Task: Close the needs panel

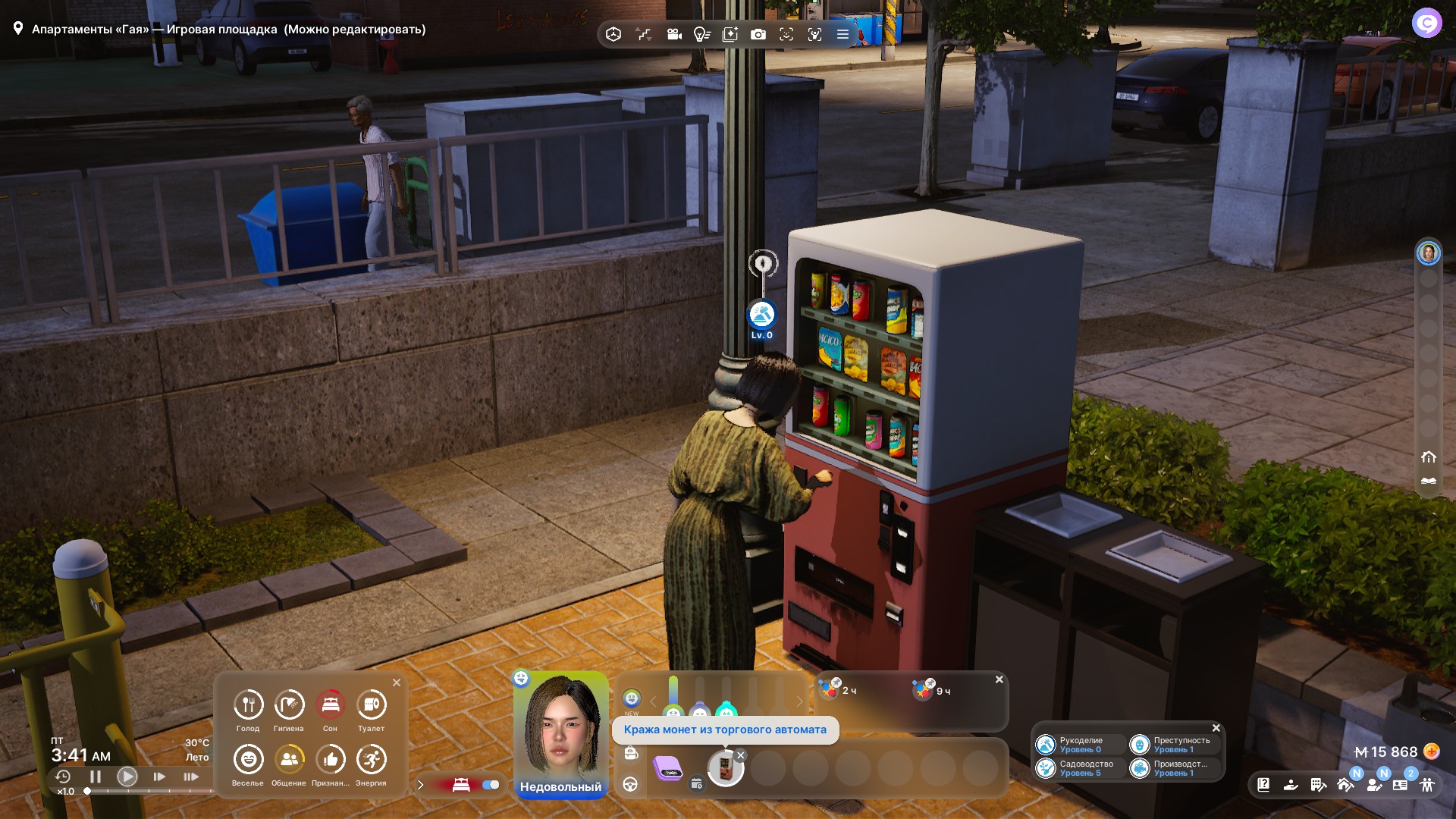Action: (x=397, y=682)
